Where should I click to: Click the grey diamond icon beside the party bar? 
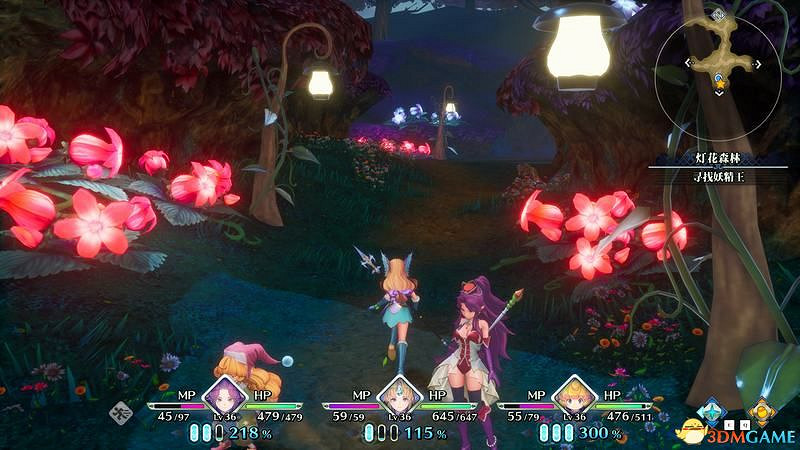pos(121,411)
